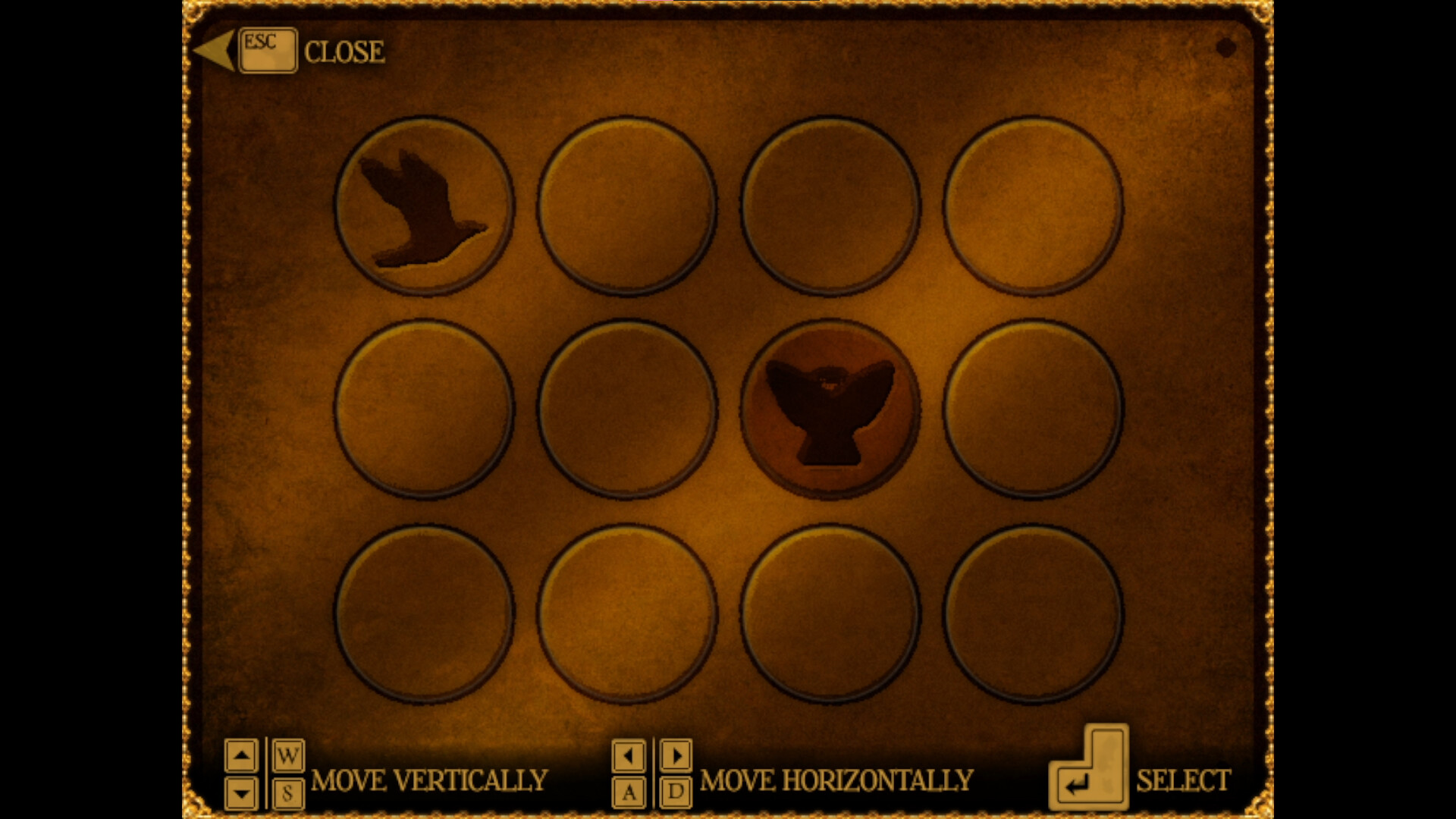Click the empty circle below the eagle
This screenshot has height=819, width=1456.
point(830,613)
